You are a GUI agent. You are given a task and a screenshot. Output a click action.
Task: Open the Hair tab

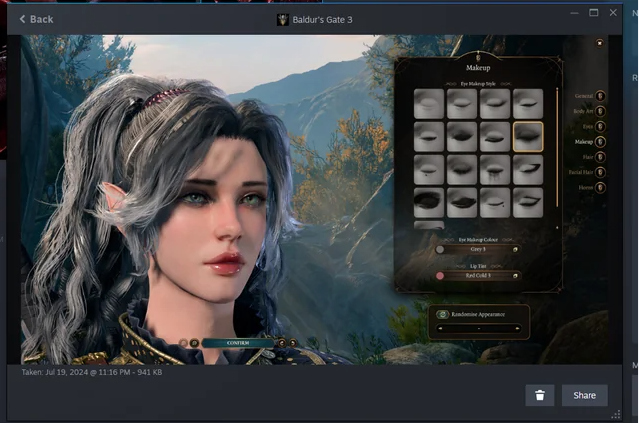coord(600,157)
